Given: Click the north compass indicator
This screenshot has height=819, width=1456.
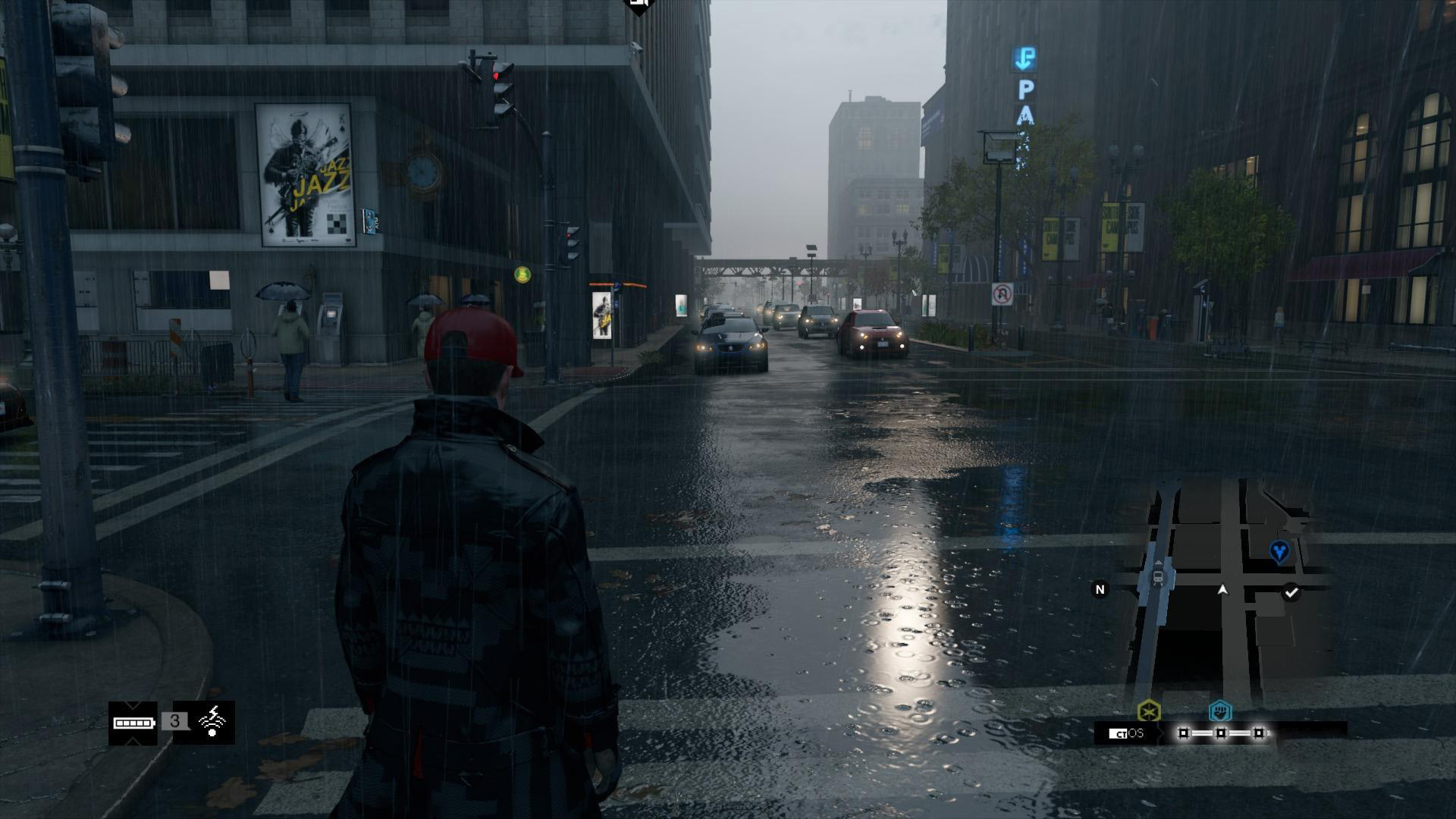Looking at the screenshot, I should point(1100,589).
